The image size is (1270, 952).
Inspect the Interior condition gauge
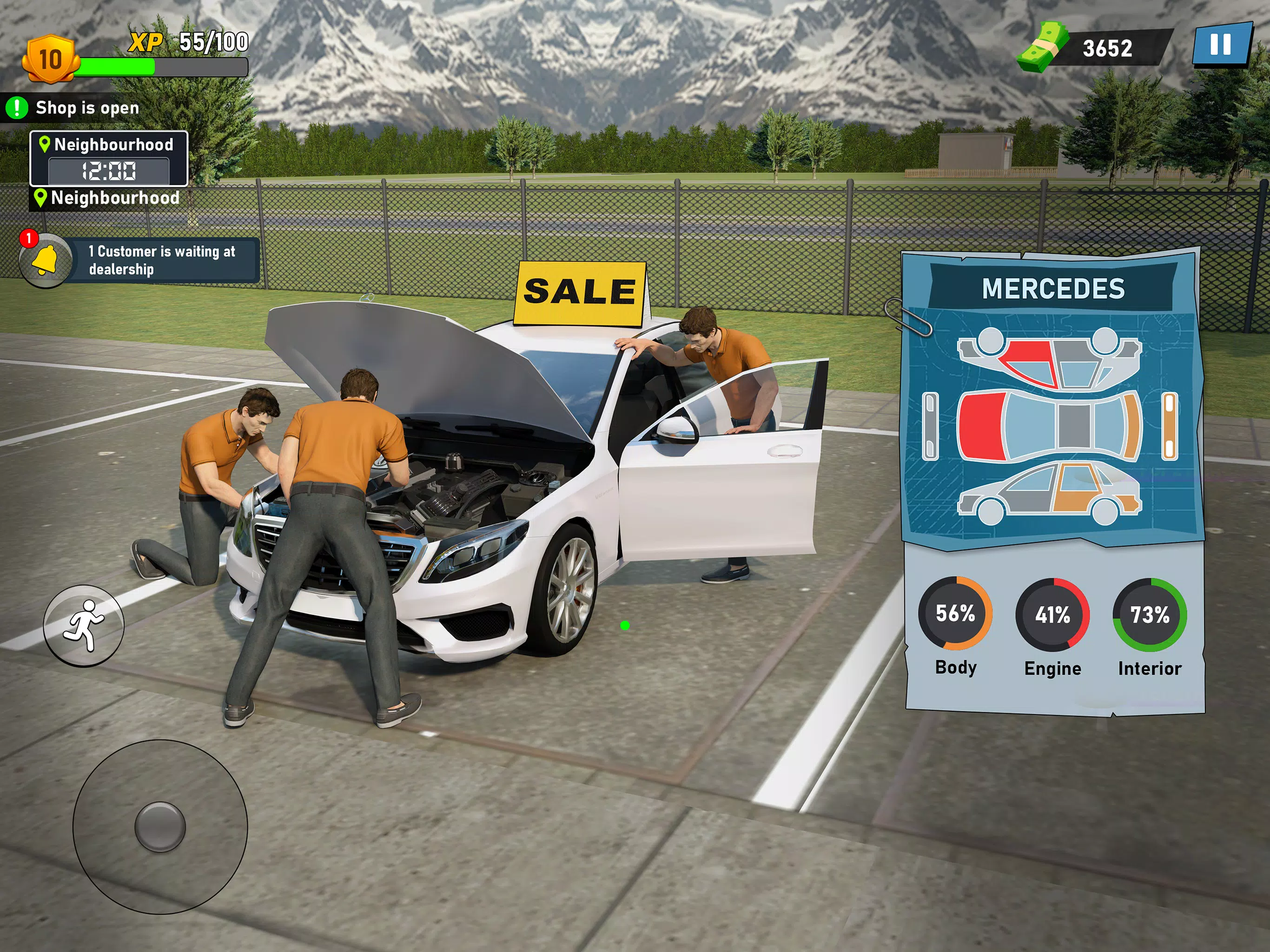coord(1150,615)
